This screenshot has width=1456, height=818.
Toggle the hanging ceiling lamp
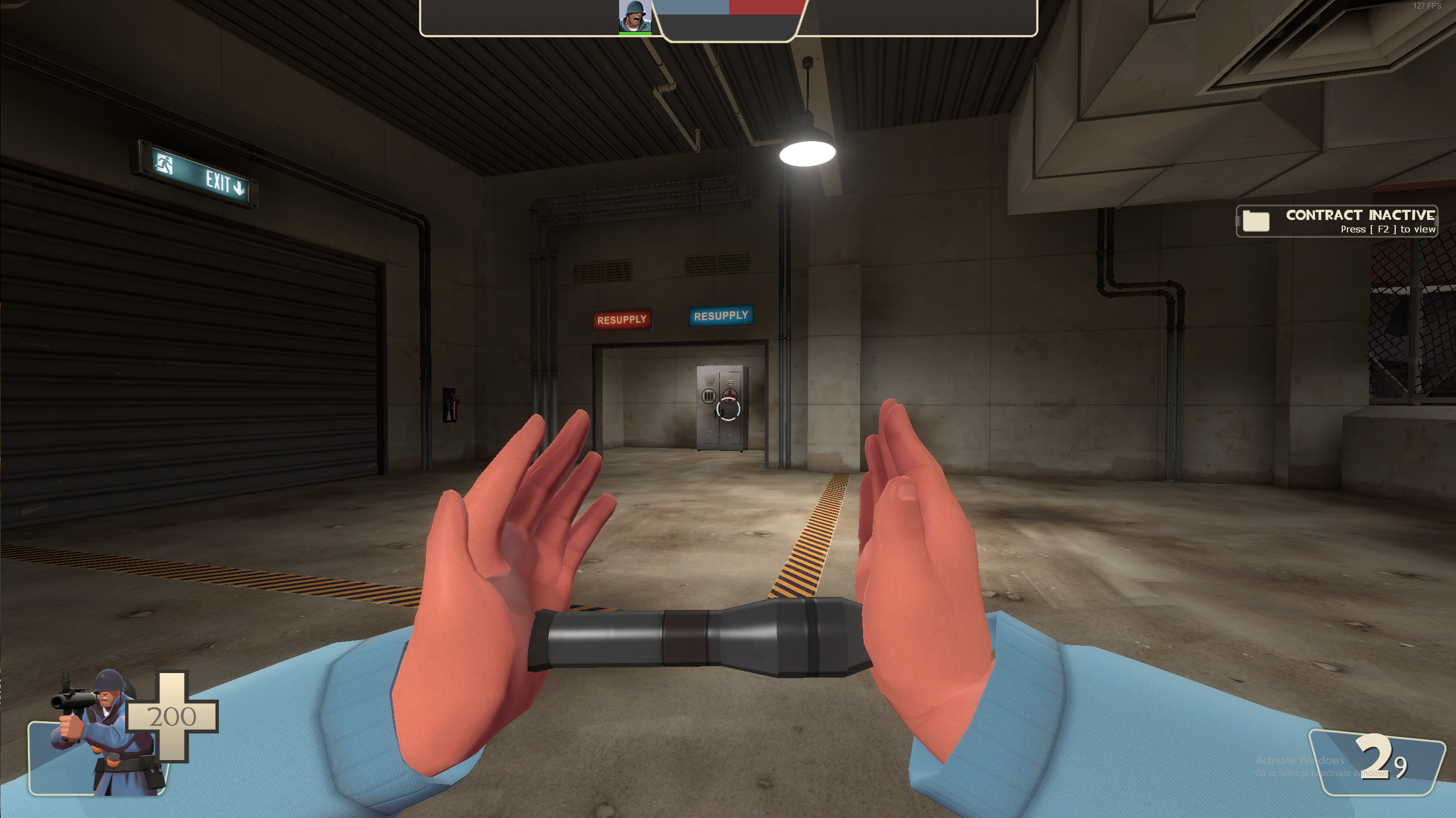(x=808, y=152)
